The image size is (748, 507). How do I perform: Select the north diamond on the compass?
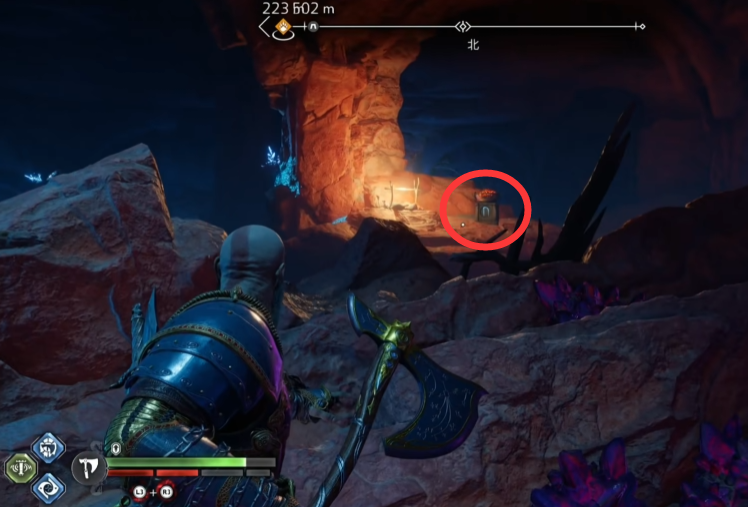pyautogui.click(x=462, y=27)
